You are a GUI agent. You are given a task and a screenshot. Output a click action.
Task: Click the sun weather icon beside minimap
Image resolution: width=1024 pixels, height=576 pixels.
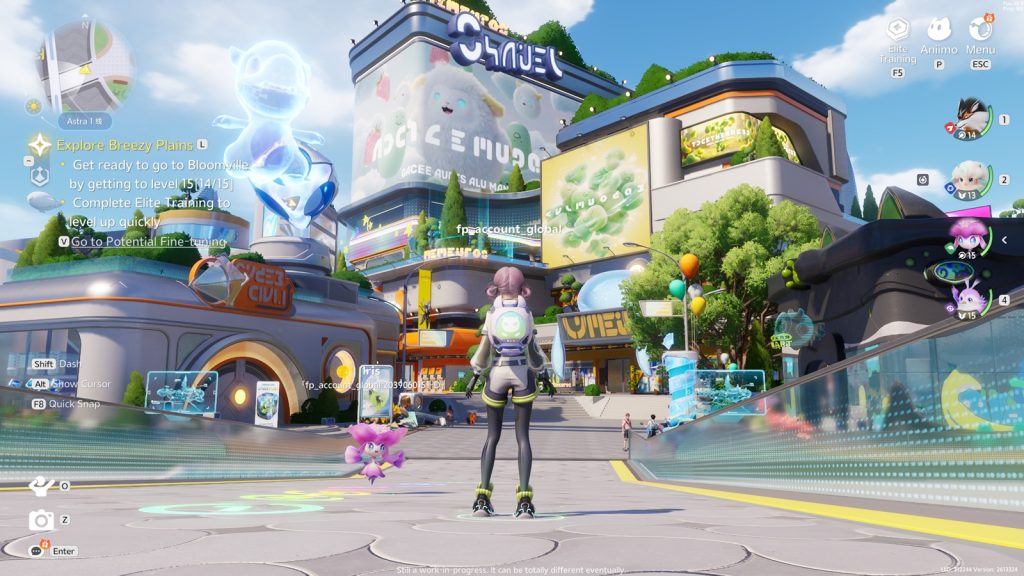[x=34, y=105]
